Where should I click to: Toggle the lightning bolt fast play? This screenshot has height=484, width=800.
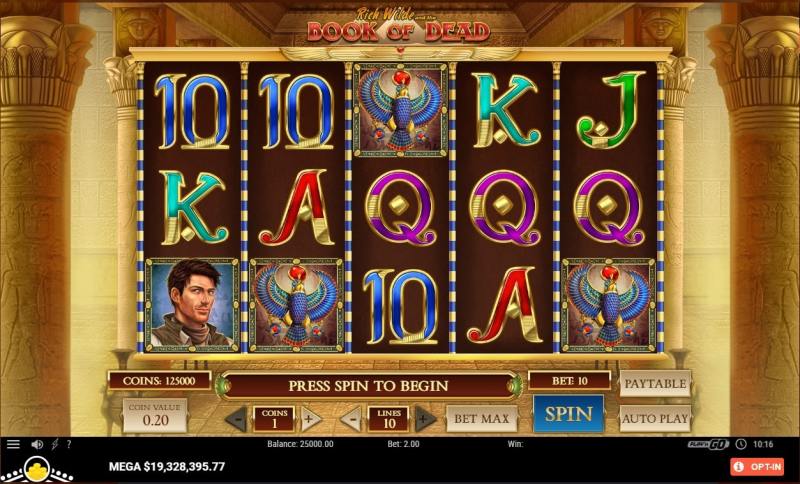pyautogui.click(x=54, y=444)
